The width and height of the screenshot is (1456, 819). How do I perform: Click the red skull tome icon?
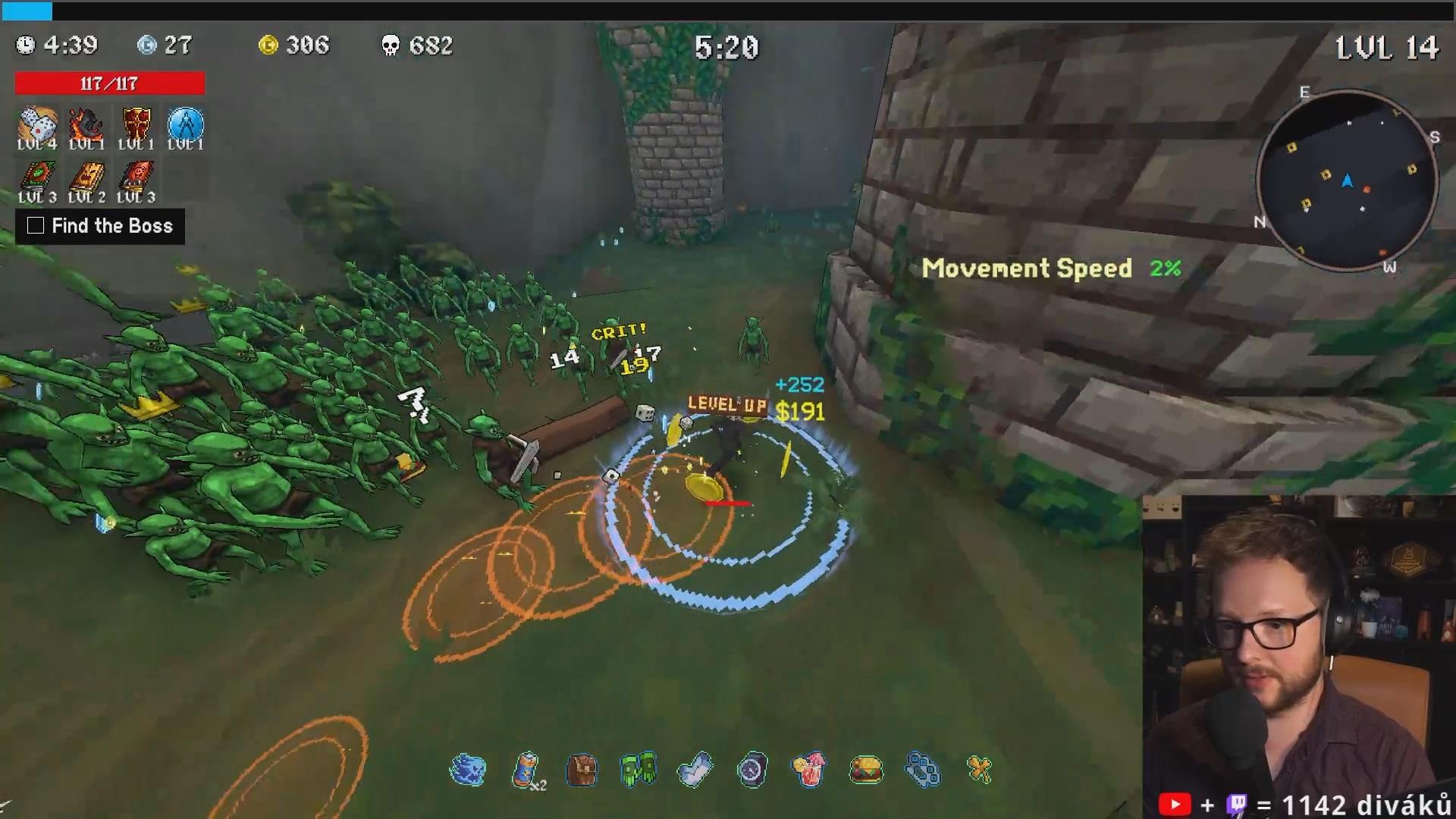coord(136,177)
